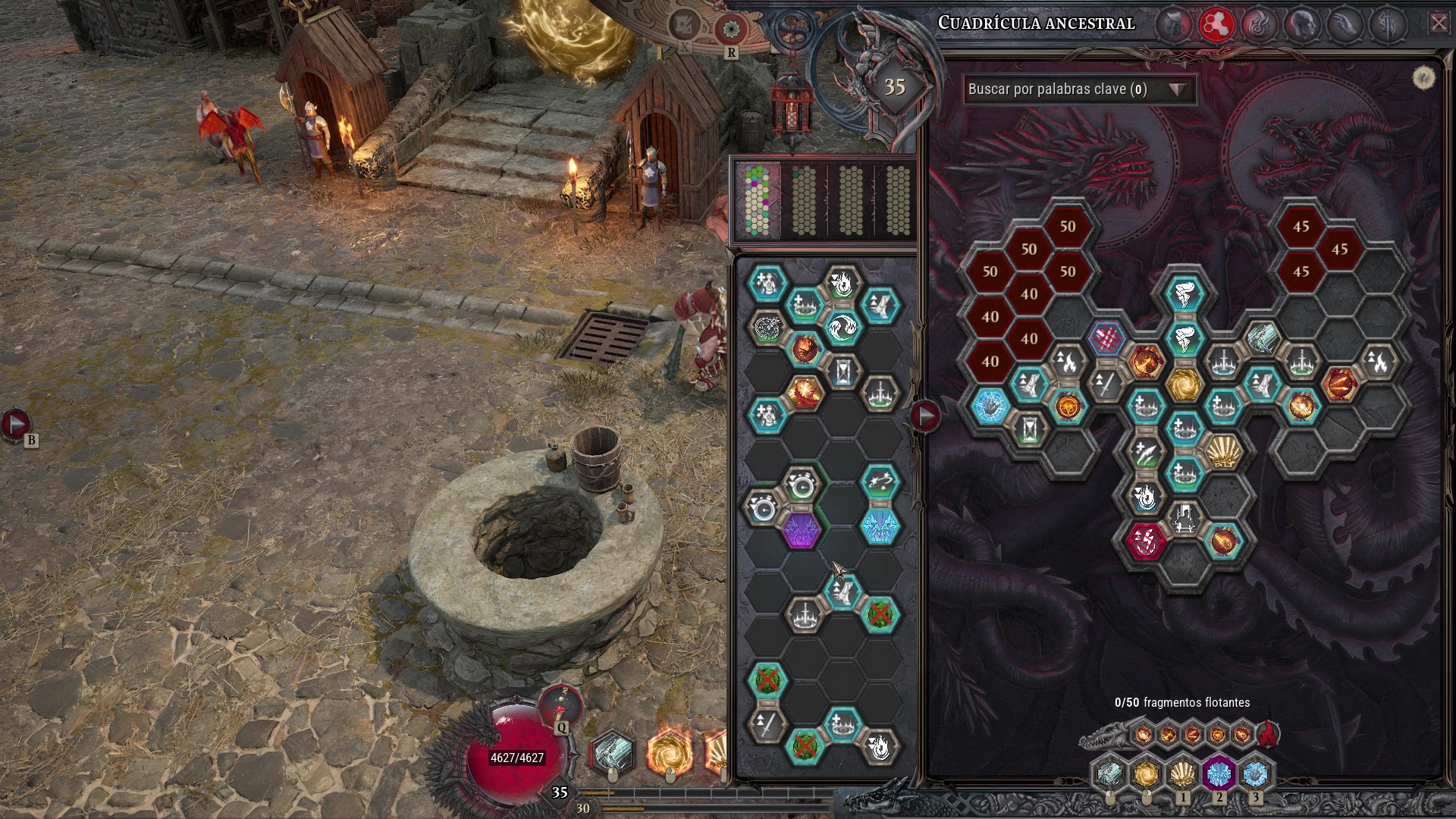Choose the purple-bordered ice skill slot
Image resolution: width=1456 pixels, height=819 pixels.
pos(1219,774)
